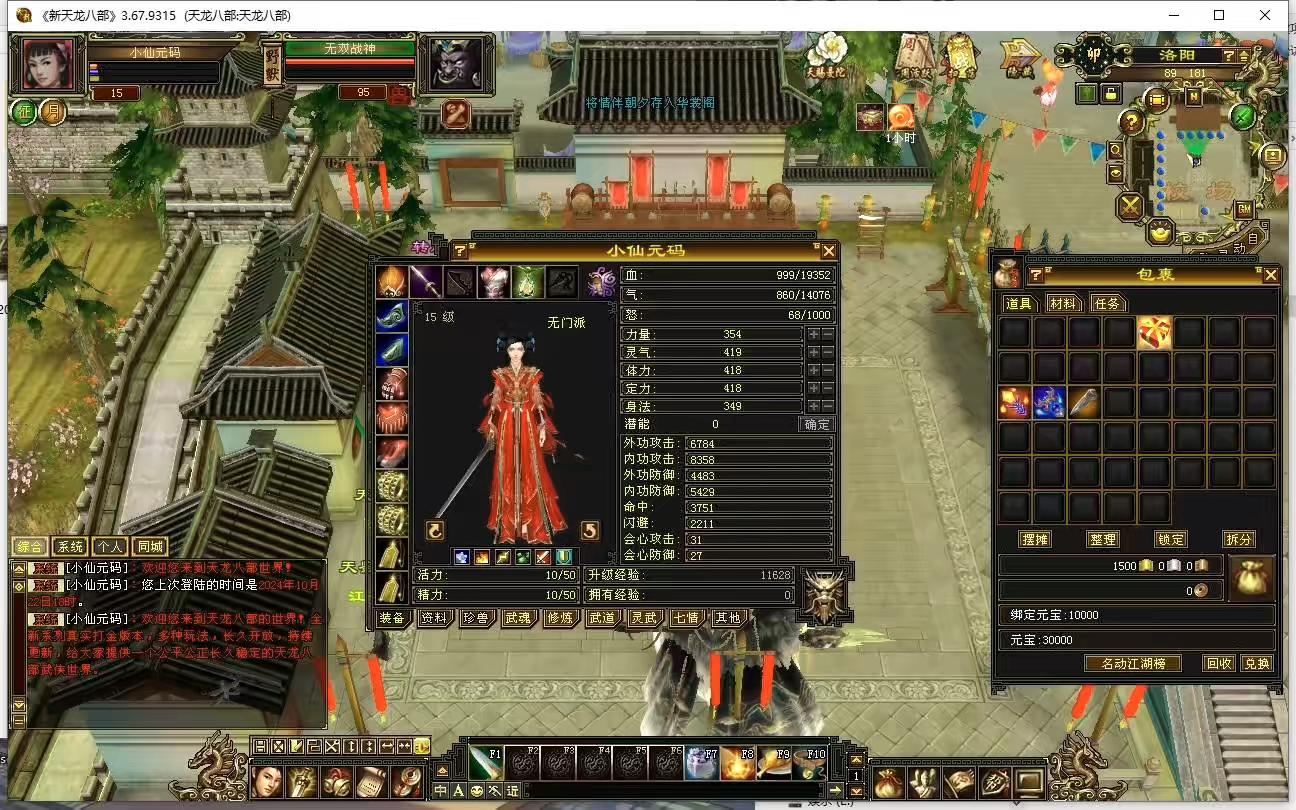The image size is (1296, 810).
Task: Choose the 兑换 exchange button
Action: [1256, 663]
